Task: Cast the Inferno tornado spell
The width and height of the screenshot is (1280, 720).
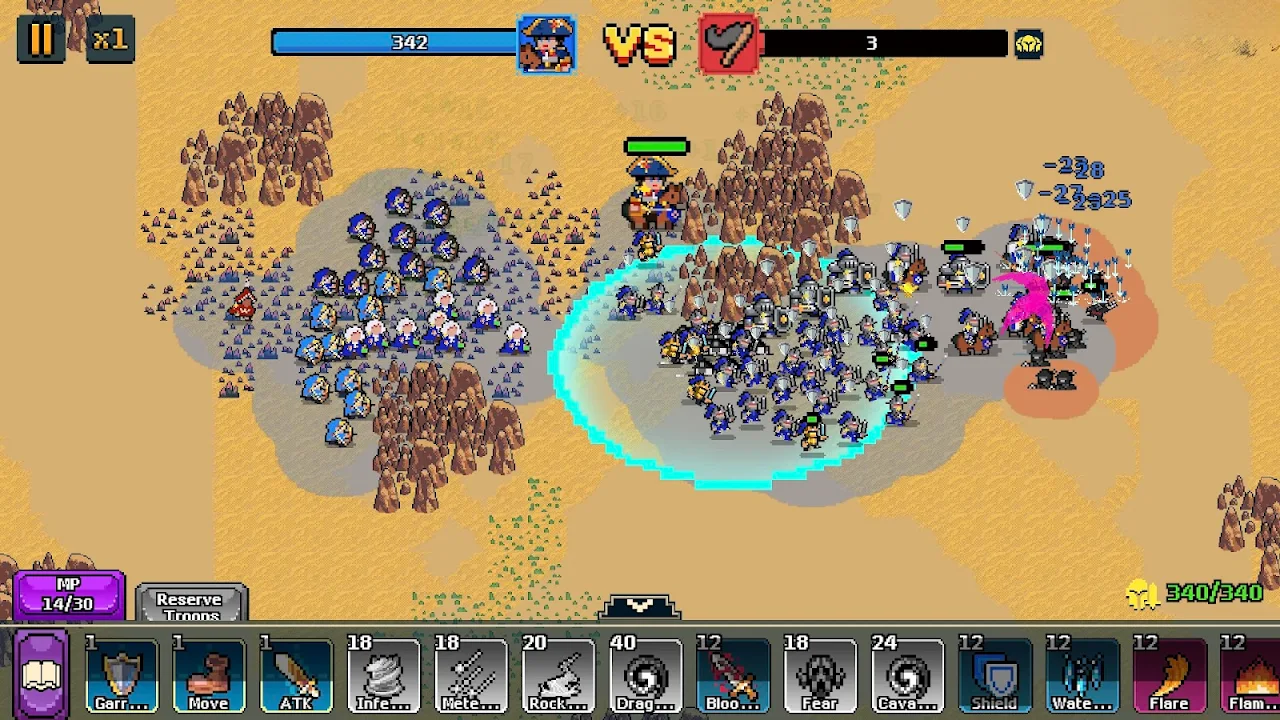Action: [383, 676]
